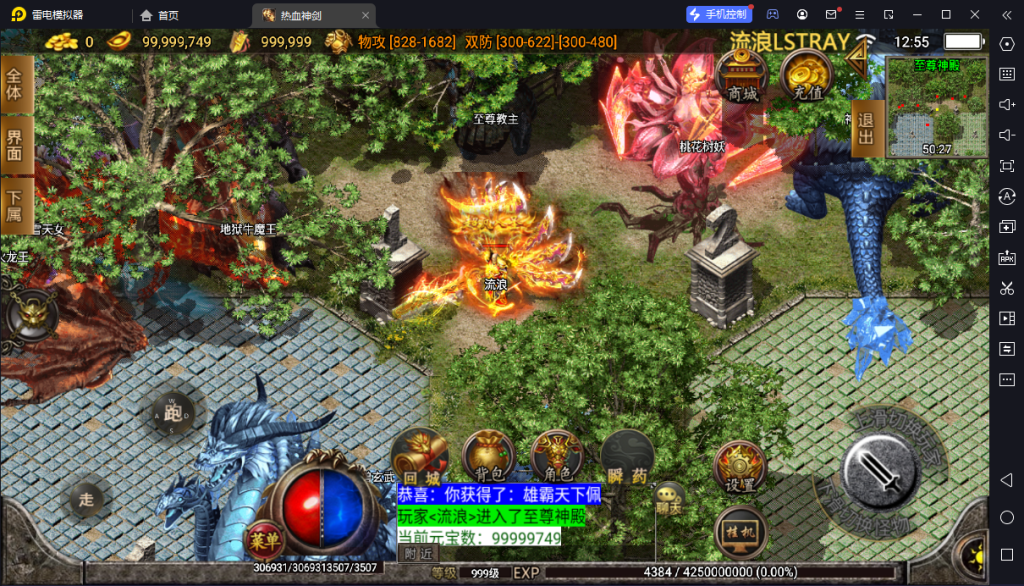Choose the 下属 side tab
Image resolution: width=1024 pixels, height=586 pixels.
tap(15, 206)
